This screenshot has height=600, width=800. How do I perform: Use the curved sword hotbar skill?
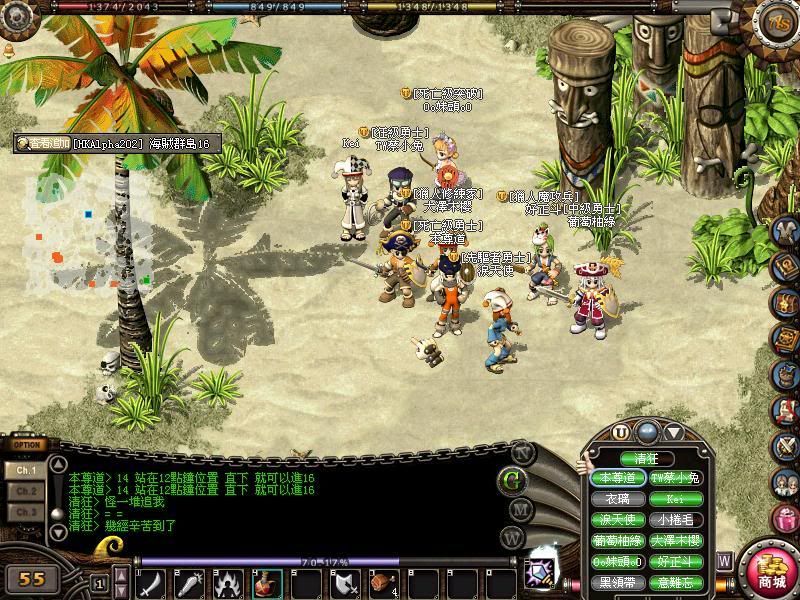tap(151, 583)
